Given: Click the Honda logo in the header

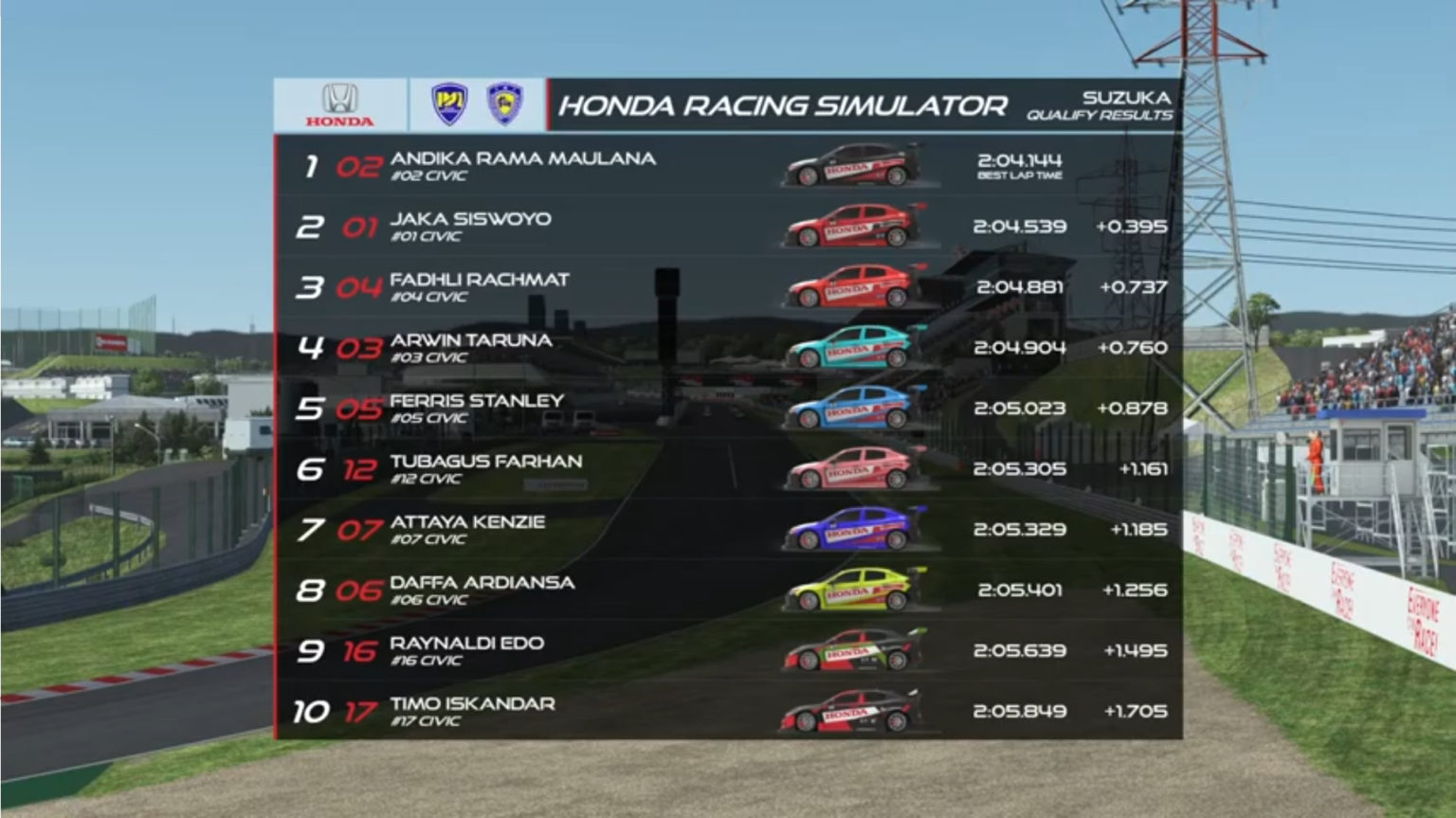Looking at the screenshot, I should (339, 105).
